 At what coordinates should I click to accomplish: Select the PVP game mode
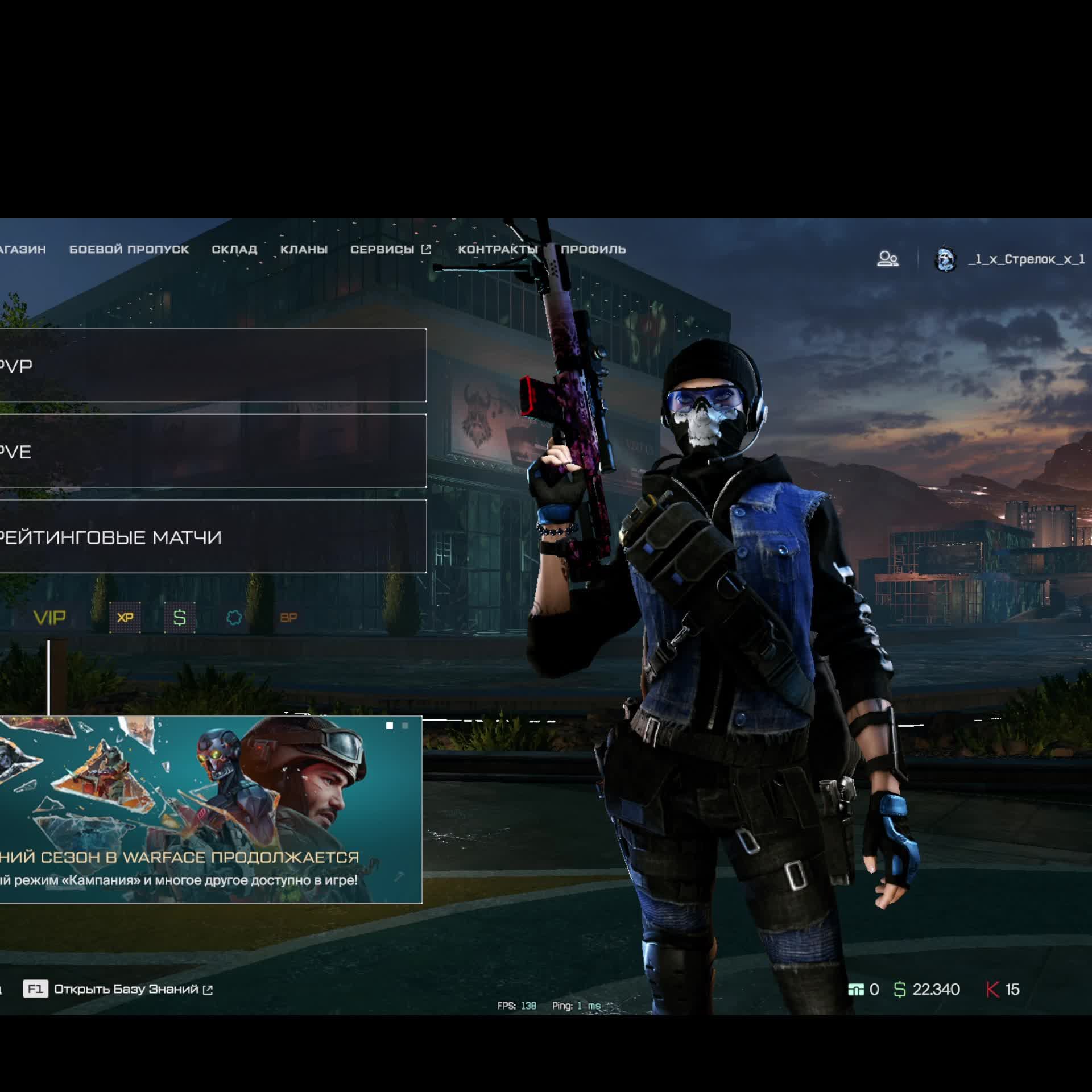click(x=212, y=365)
